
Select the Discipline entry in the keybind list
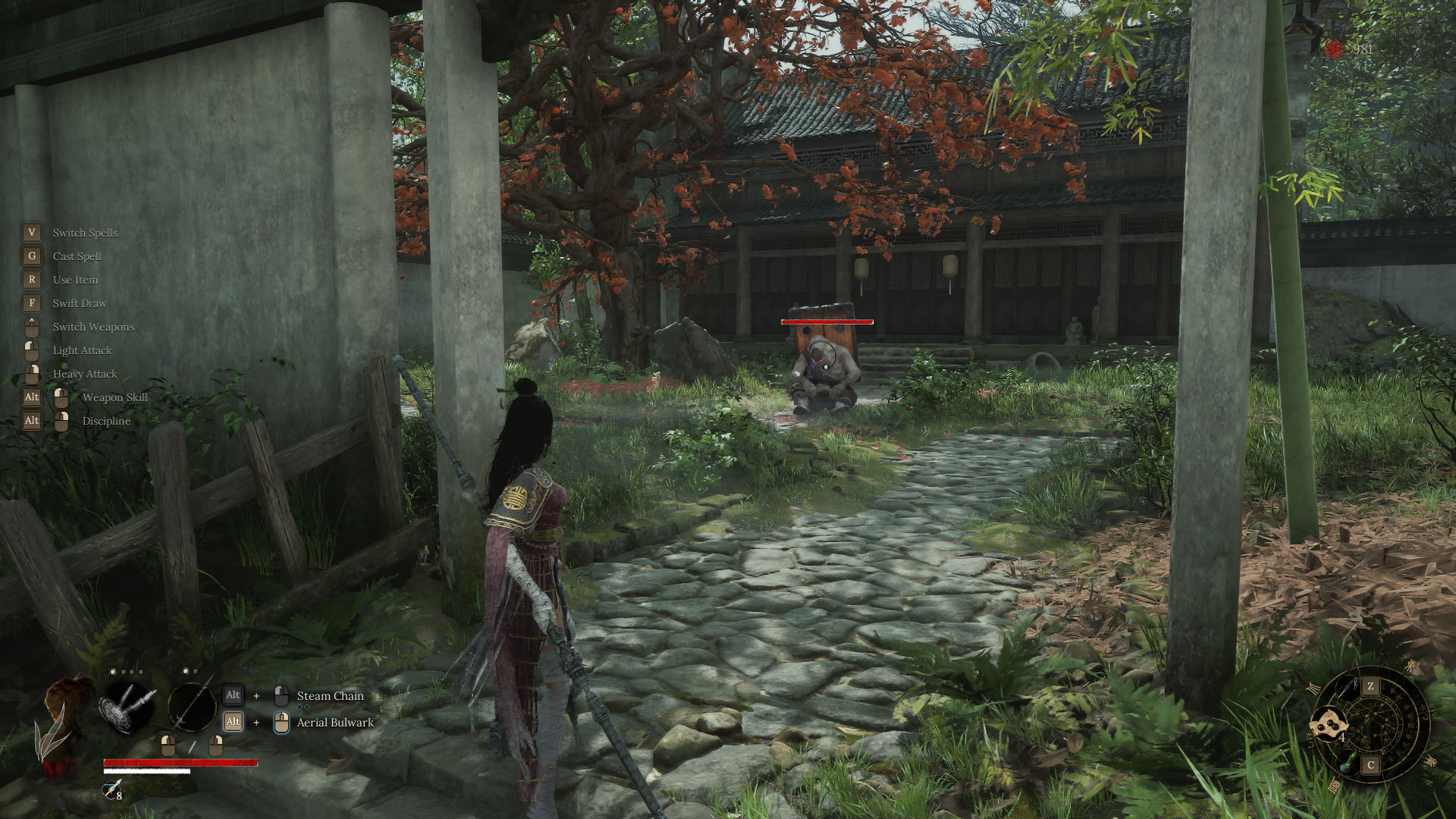point(105,421)
